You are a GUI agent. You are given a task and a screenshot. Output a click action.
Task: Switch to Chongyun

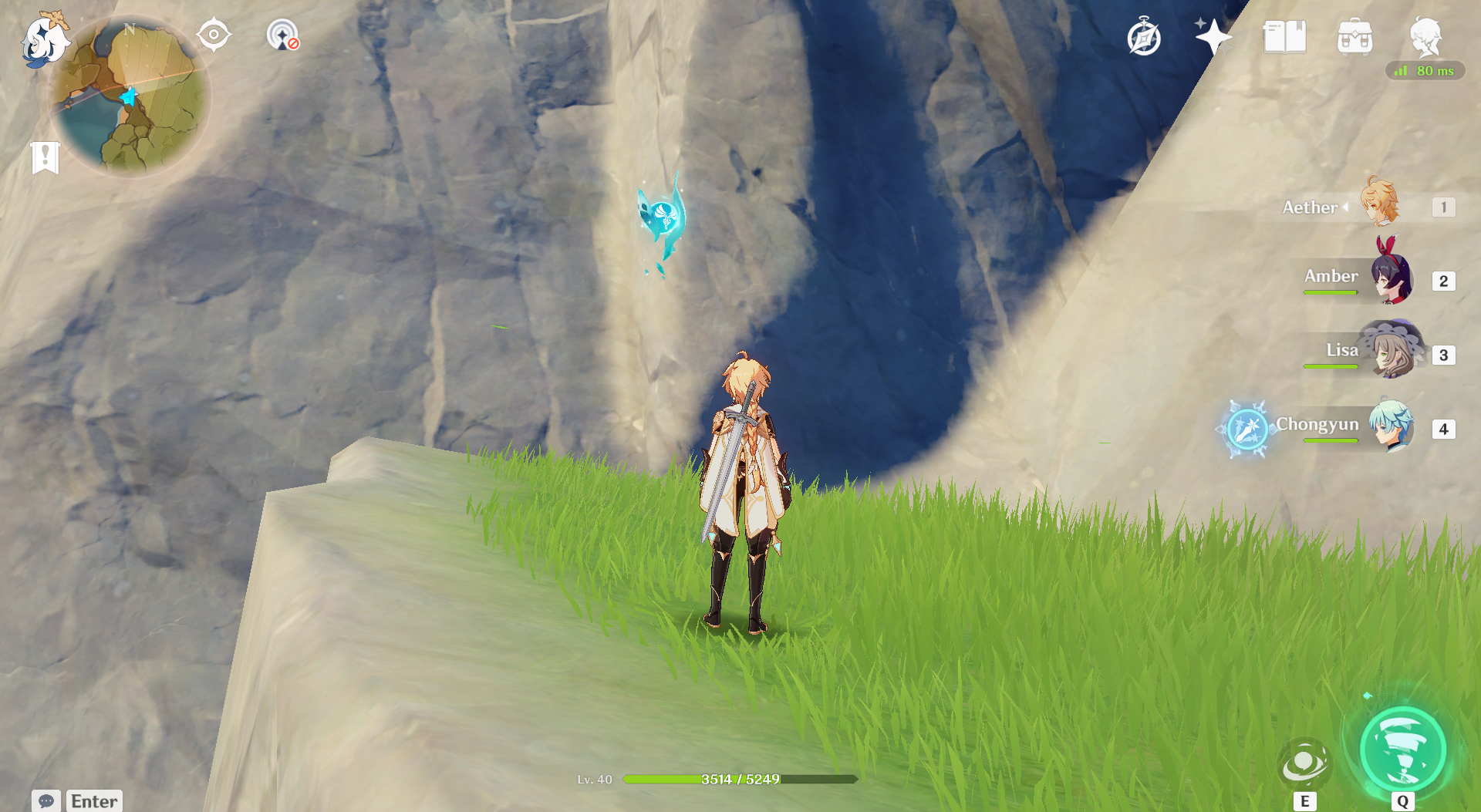click(x=1391, y=426)
